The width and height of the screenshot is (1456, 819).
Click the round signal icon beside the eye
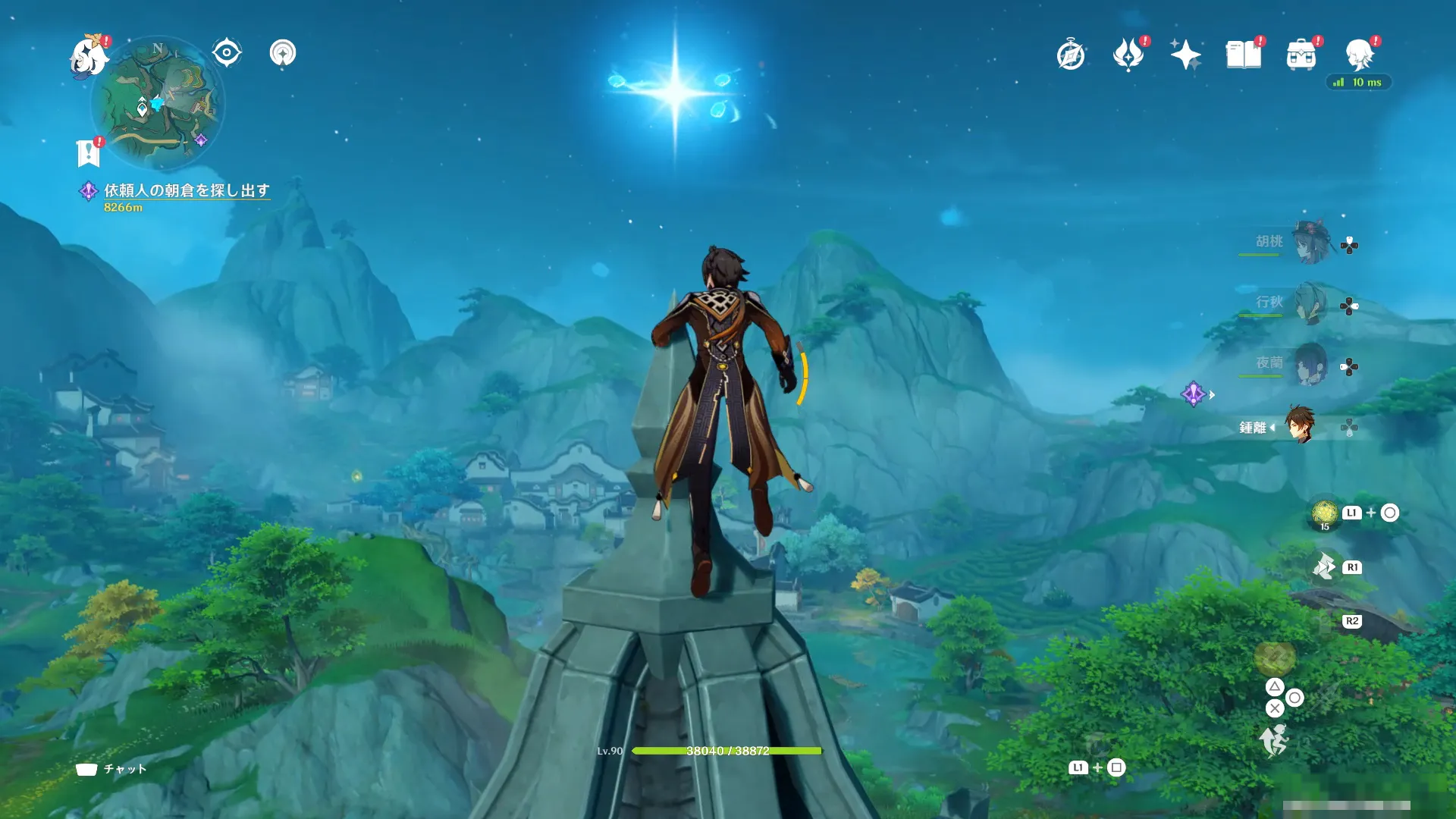[283, 53]
